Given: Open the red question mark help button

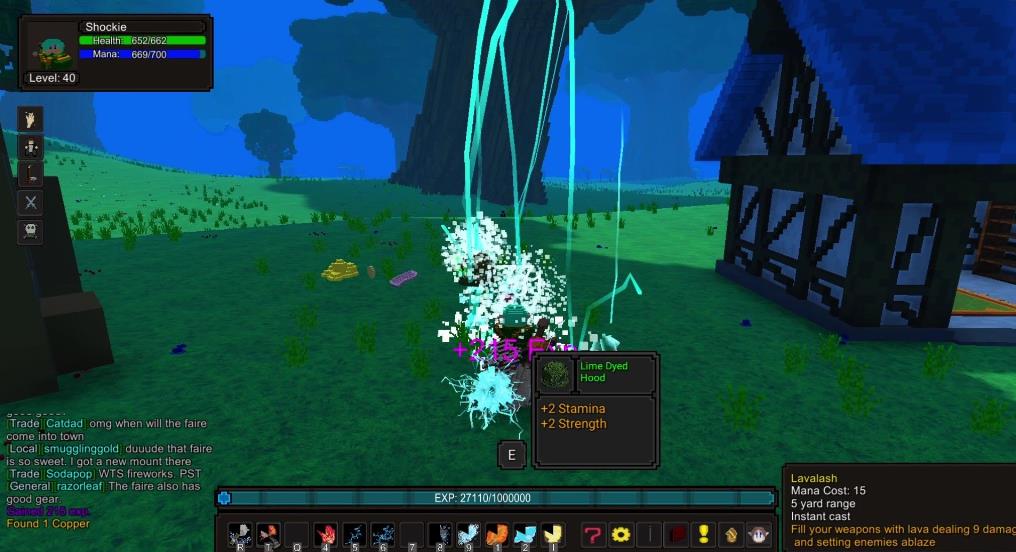Looking at the screenshot, I should coord(593,535).
